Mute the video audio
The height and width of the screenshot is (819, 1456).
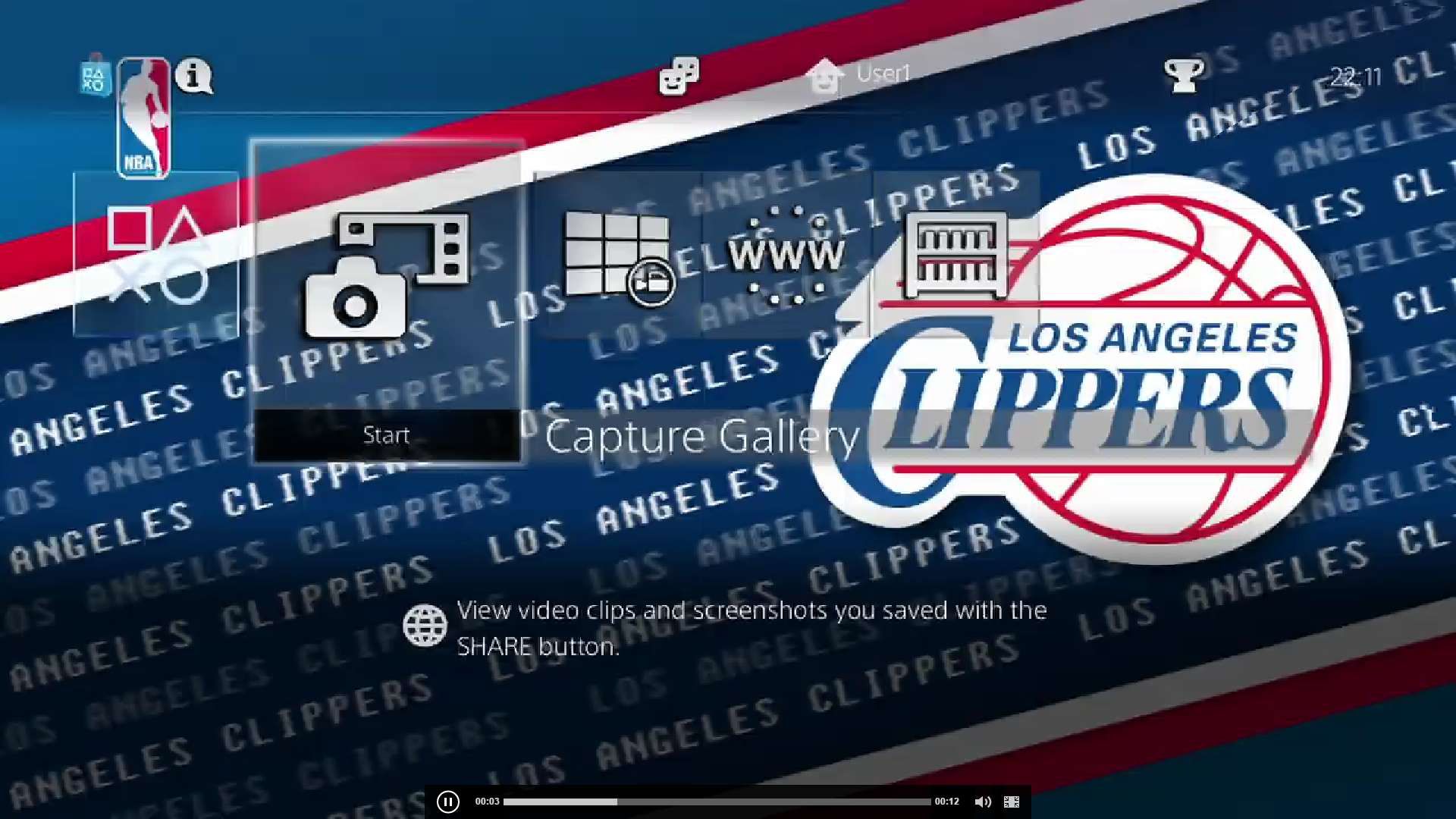coord(984,801)
